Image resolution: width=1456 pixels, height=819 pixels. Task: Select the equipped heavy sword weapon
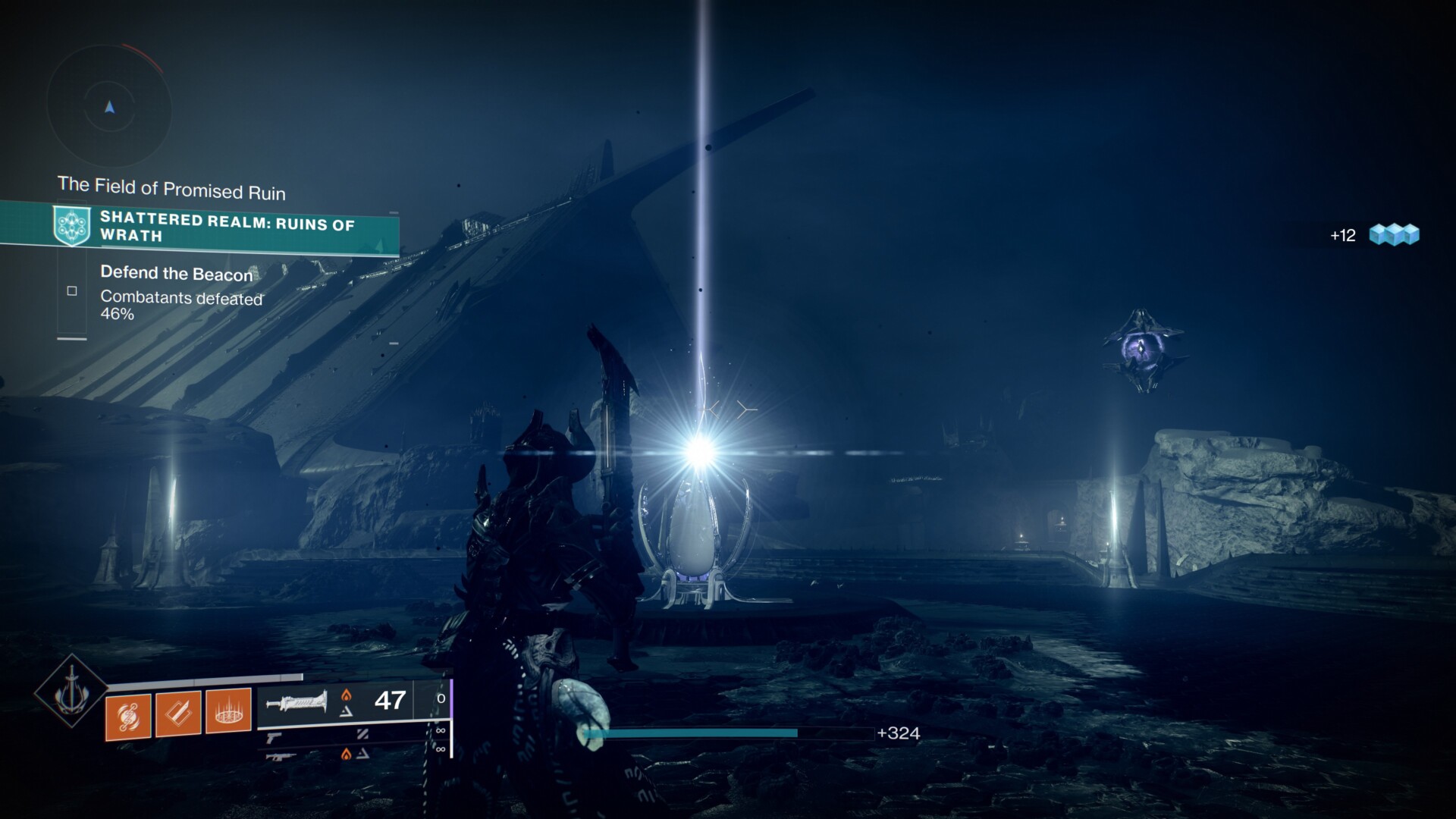pos(297,701)
